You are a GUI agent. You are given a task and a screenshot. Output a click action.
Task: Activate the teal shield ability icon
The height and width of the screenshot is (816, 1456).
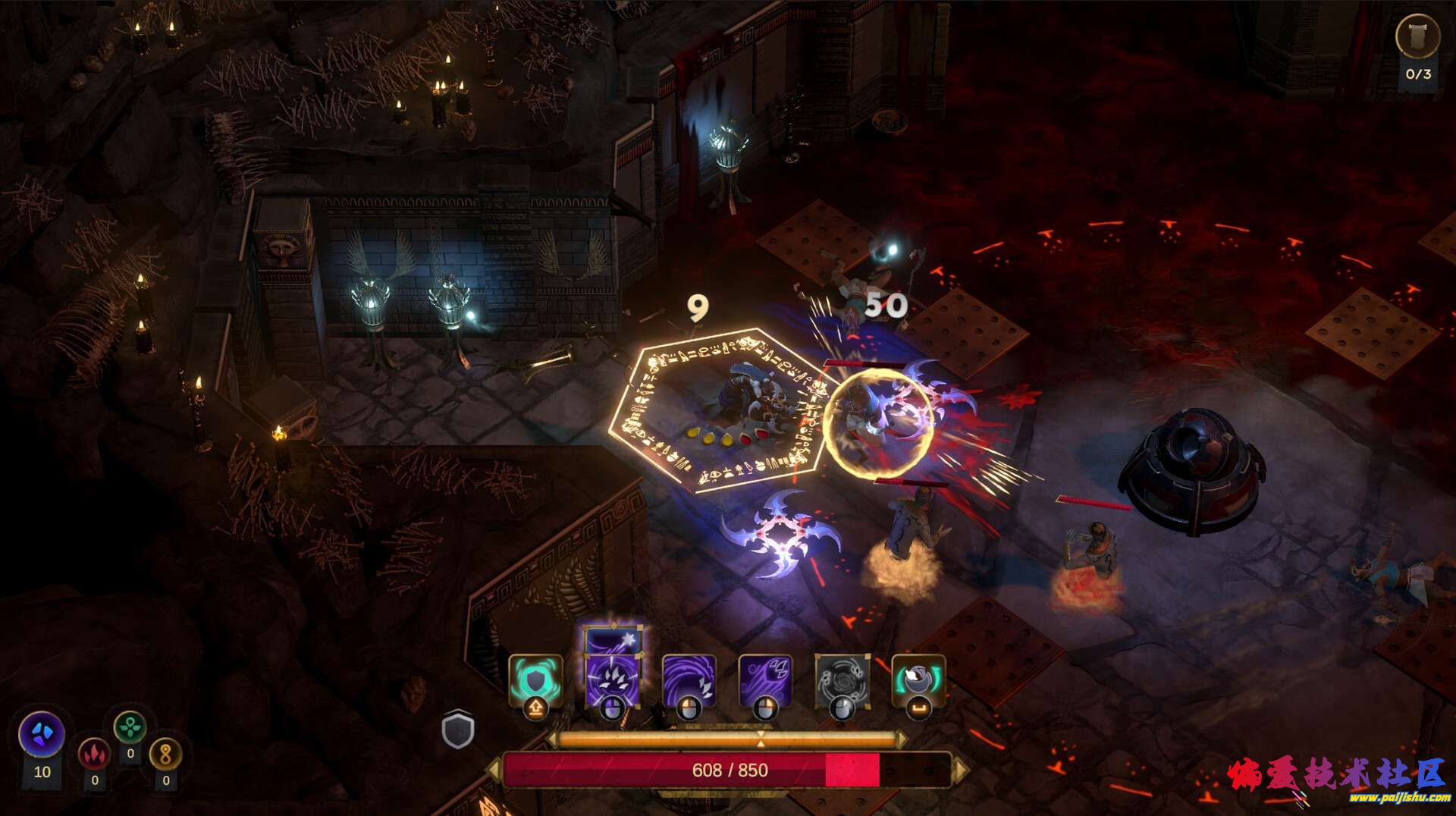(535, 679)
